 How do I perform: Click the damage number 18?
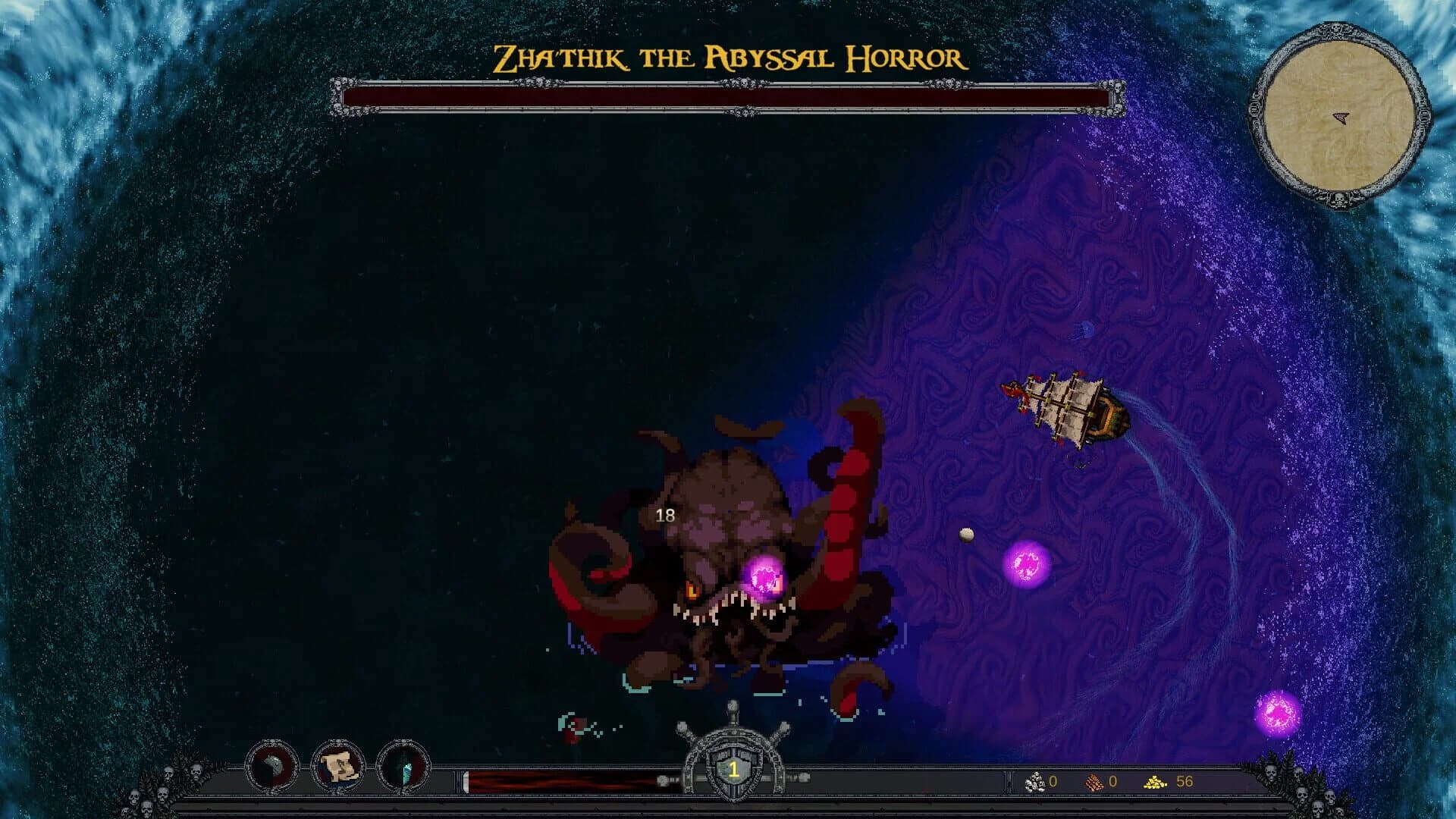click(666, 516)
